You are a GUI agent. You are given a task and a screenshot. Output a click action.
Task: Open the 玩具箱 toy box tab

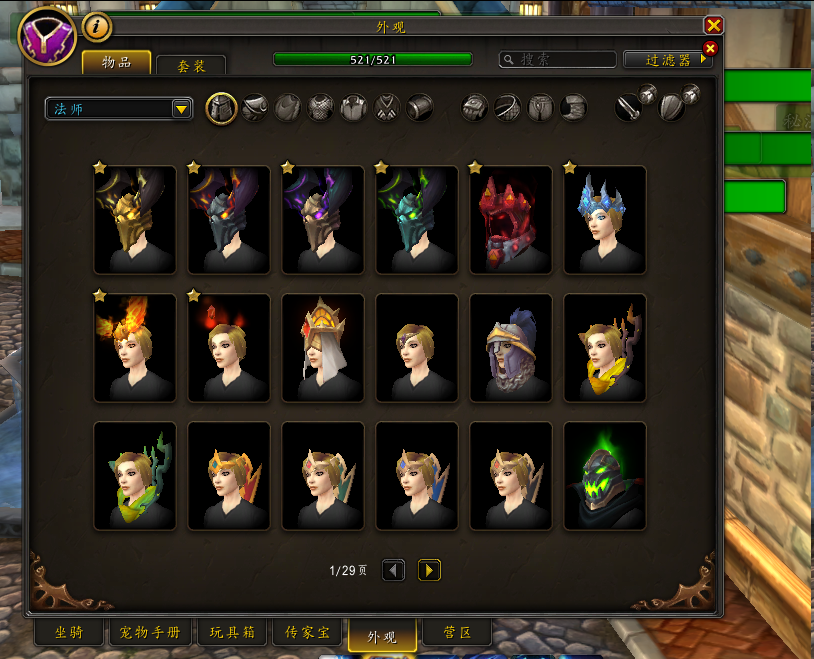(232, 634)
